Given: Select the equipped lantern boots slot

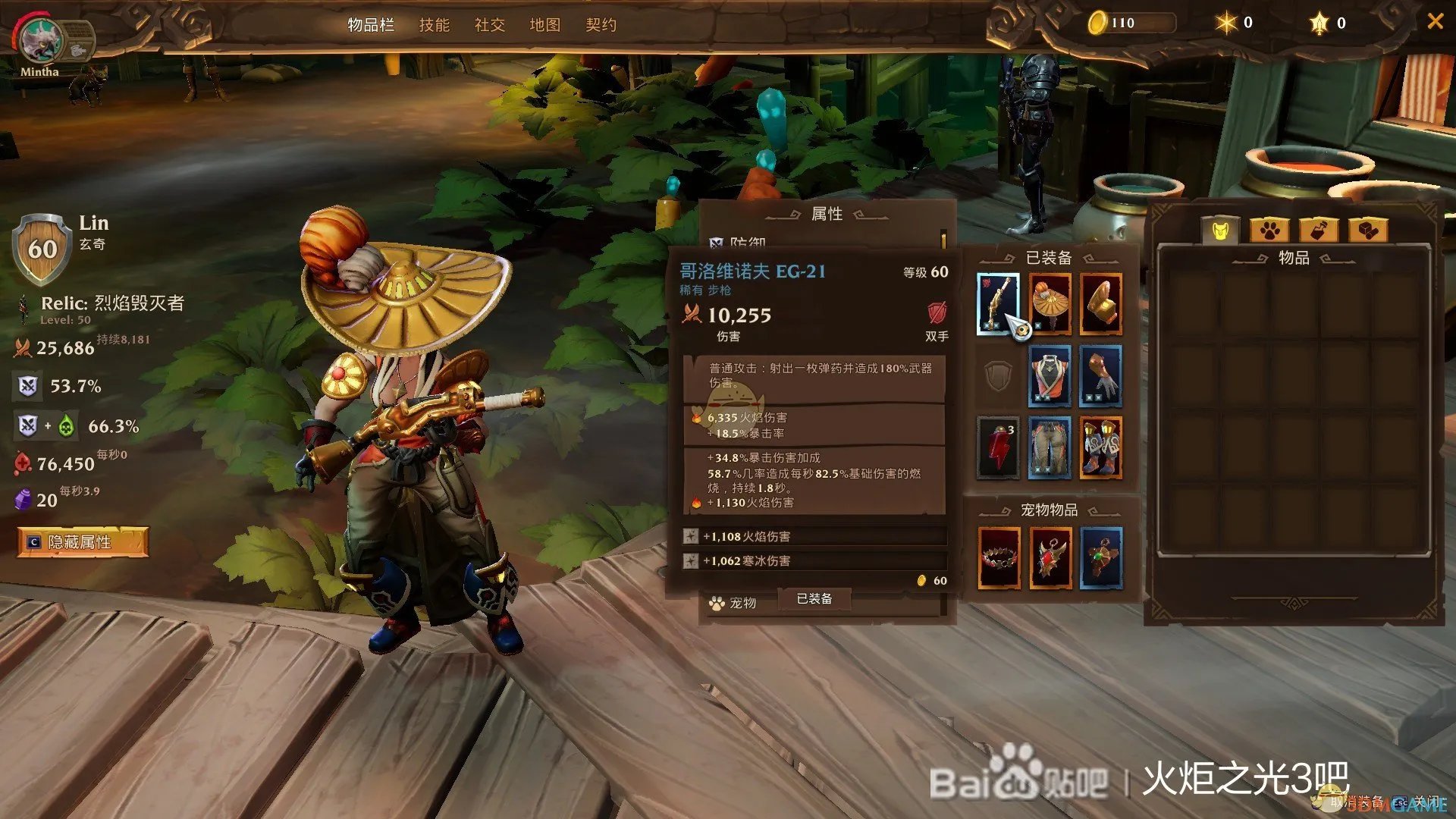Looking at the screenshot, I should (x=1100, y=447).
